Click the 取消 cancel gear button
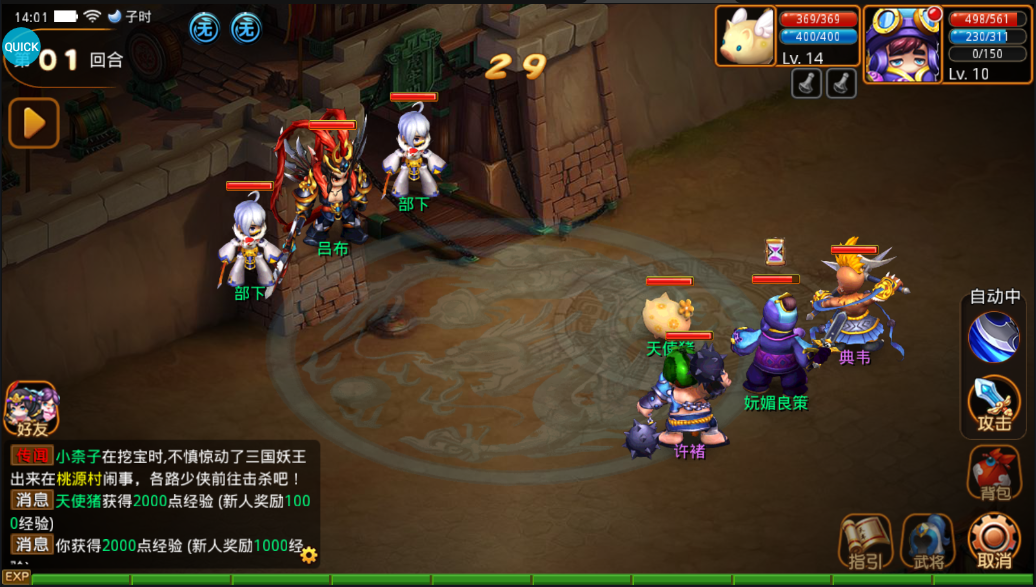The image size is (1036, 587). point(994,541)
